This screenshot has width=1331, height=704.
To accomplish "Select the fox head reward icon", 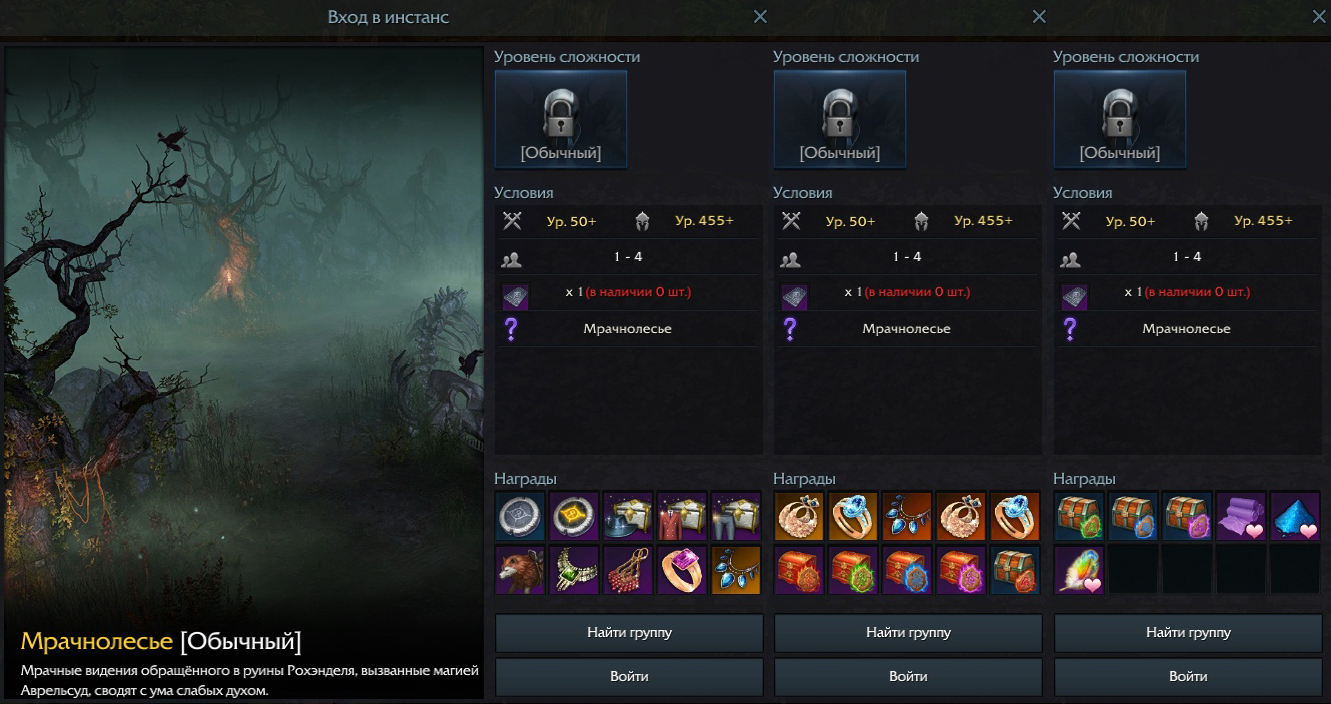I will click(520, 570).
